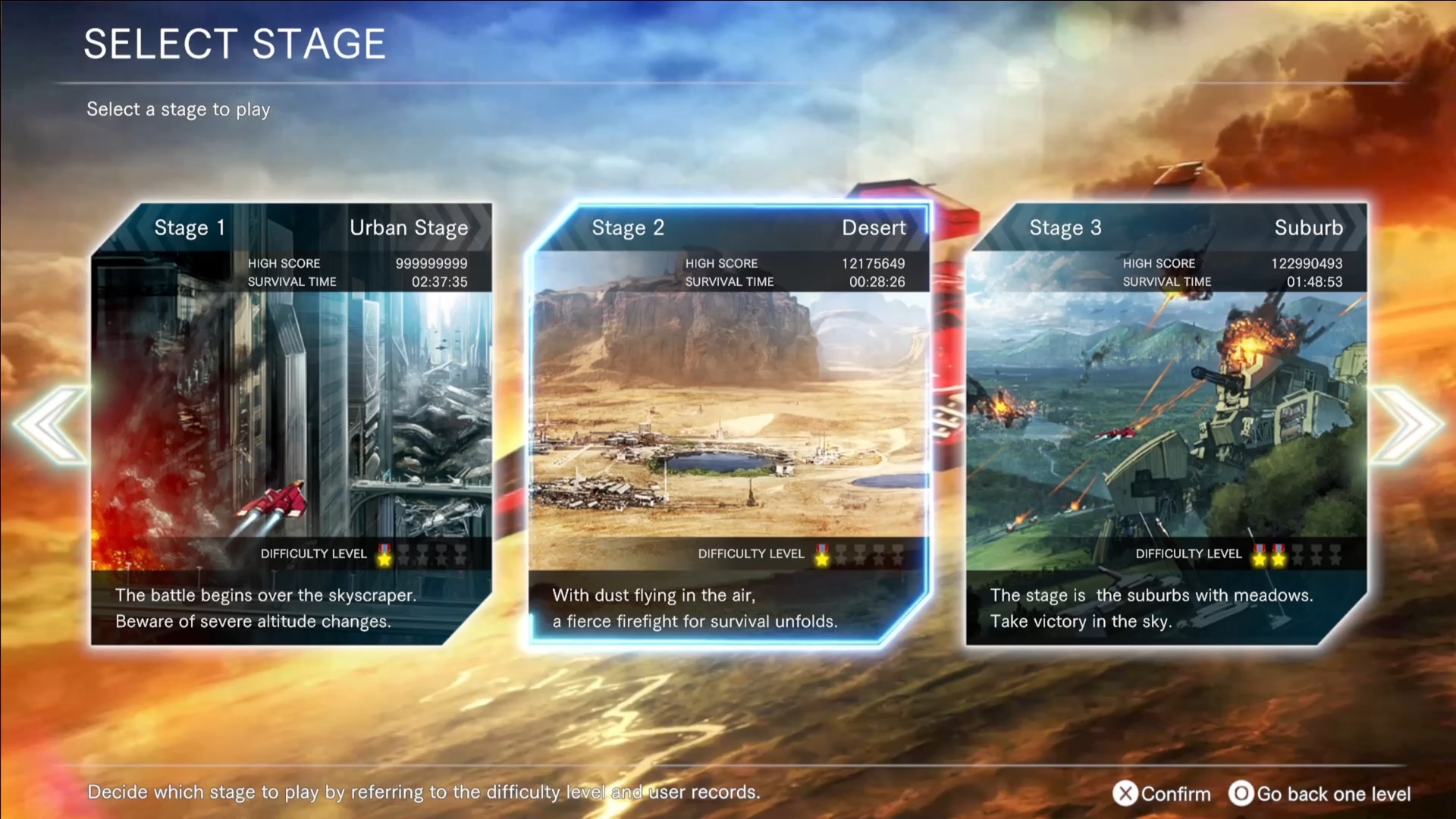This screenshot has width=1456, height=819.
Task: Show next stages with the right arrow
Action: coord(1406,425)
